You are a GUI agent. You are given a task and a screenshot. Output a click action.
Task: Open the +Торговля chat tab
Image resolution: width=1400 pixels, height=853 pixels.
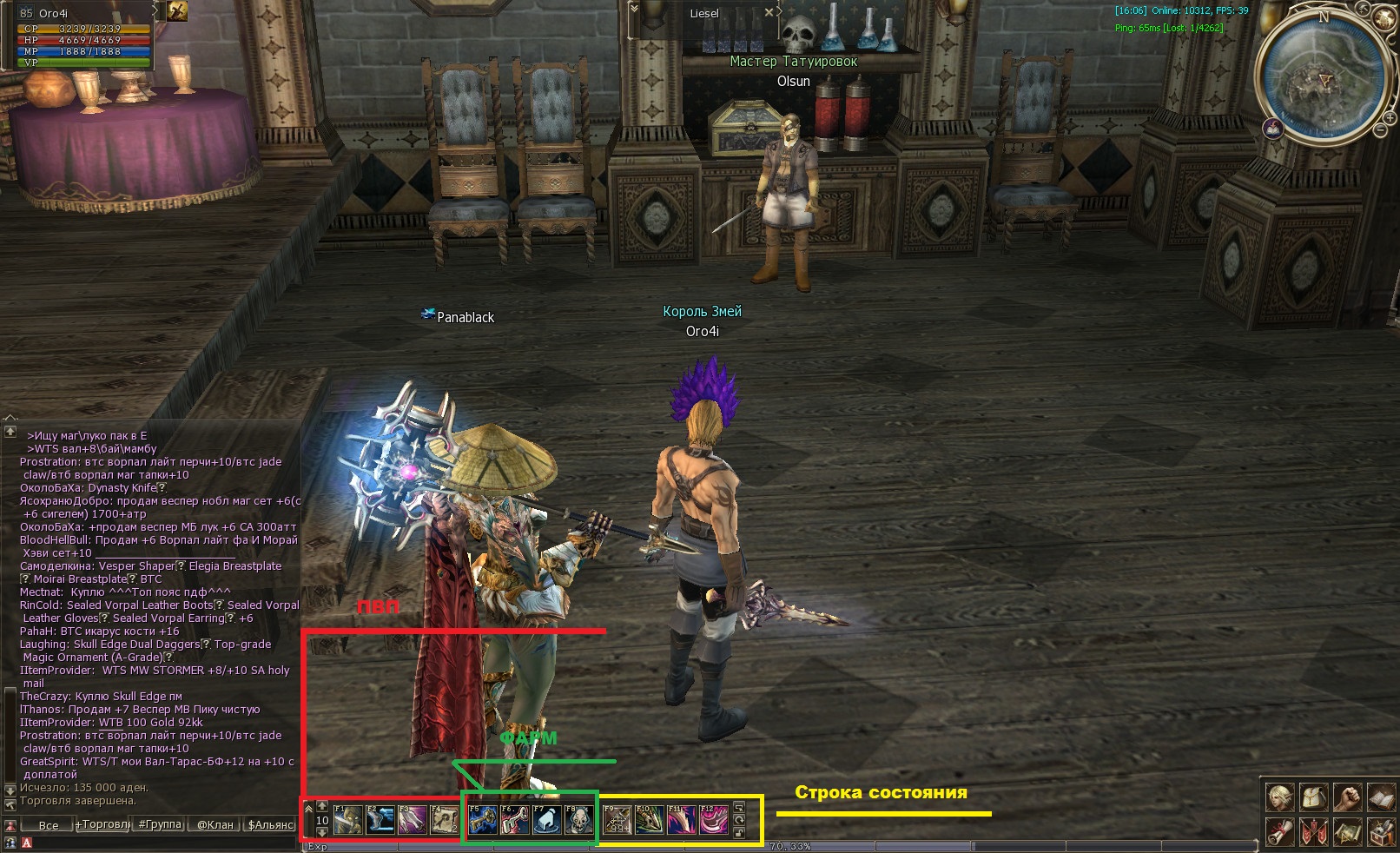coord(103,824)
